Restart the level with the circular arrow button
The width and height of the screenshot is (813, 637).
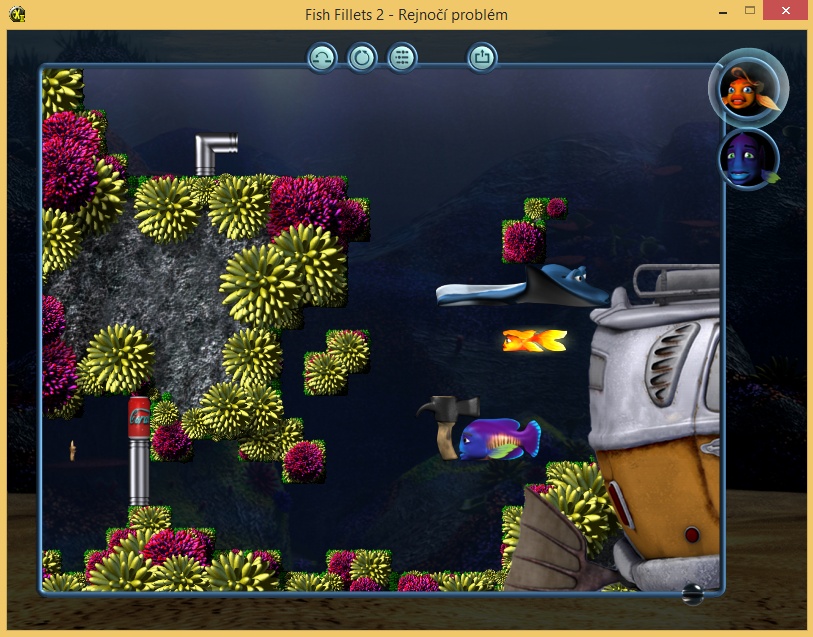[362, 58]
